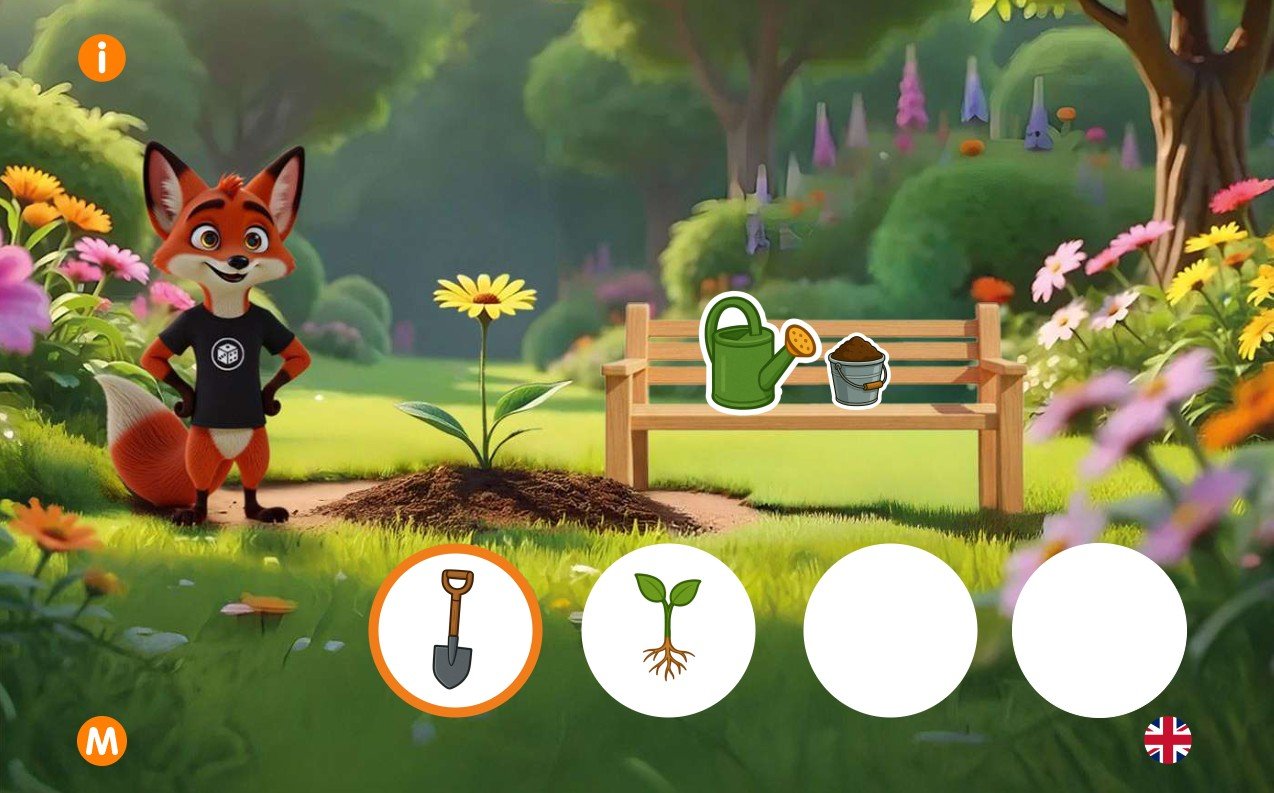Click the orange M button
The width and height of the screenshot is (1274, 793).
point(102,742)
